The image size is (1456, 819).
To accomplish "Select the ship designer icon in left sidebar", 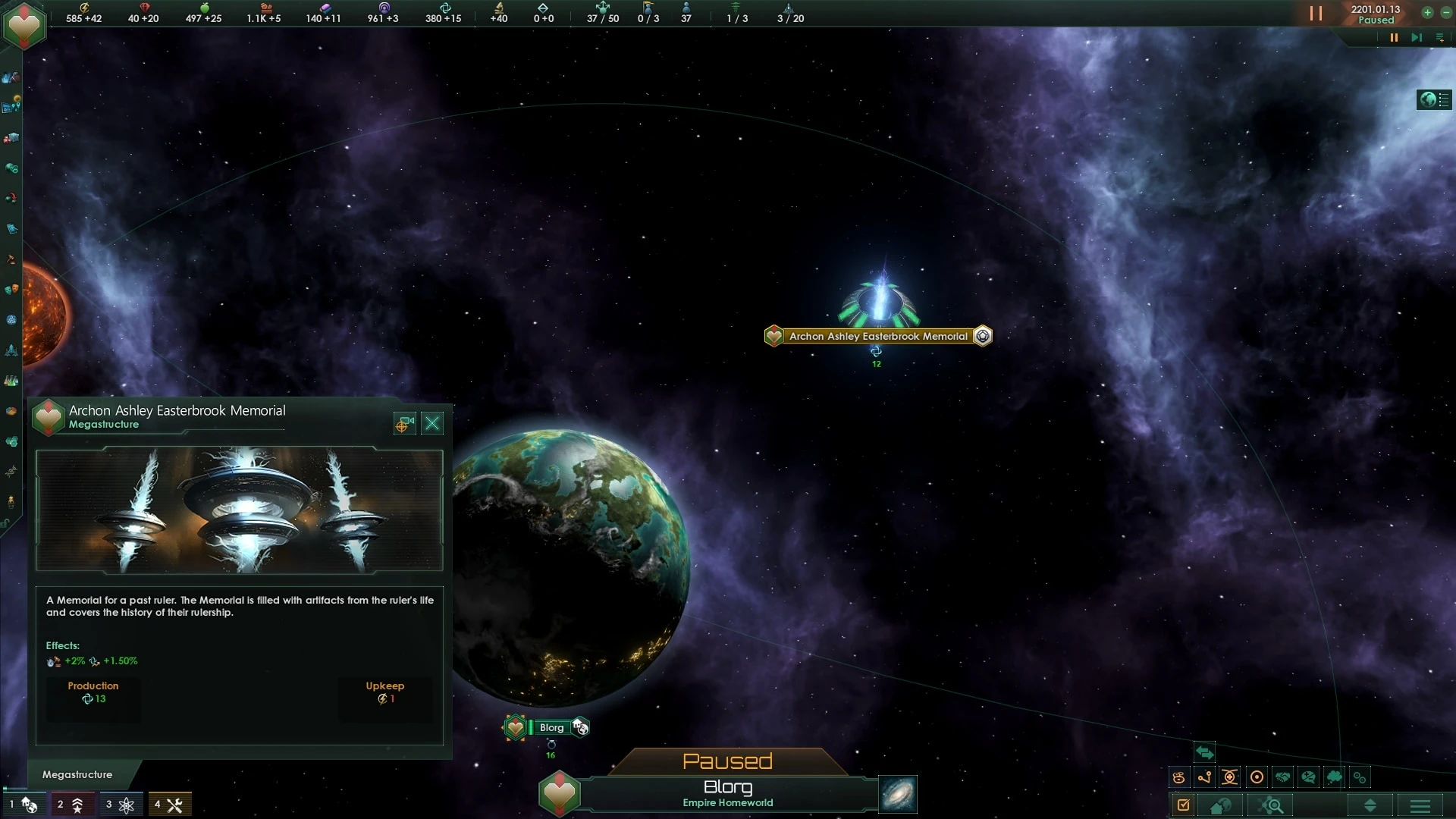I will click(x=11, y=350).
